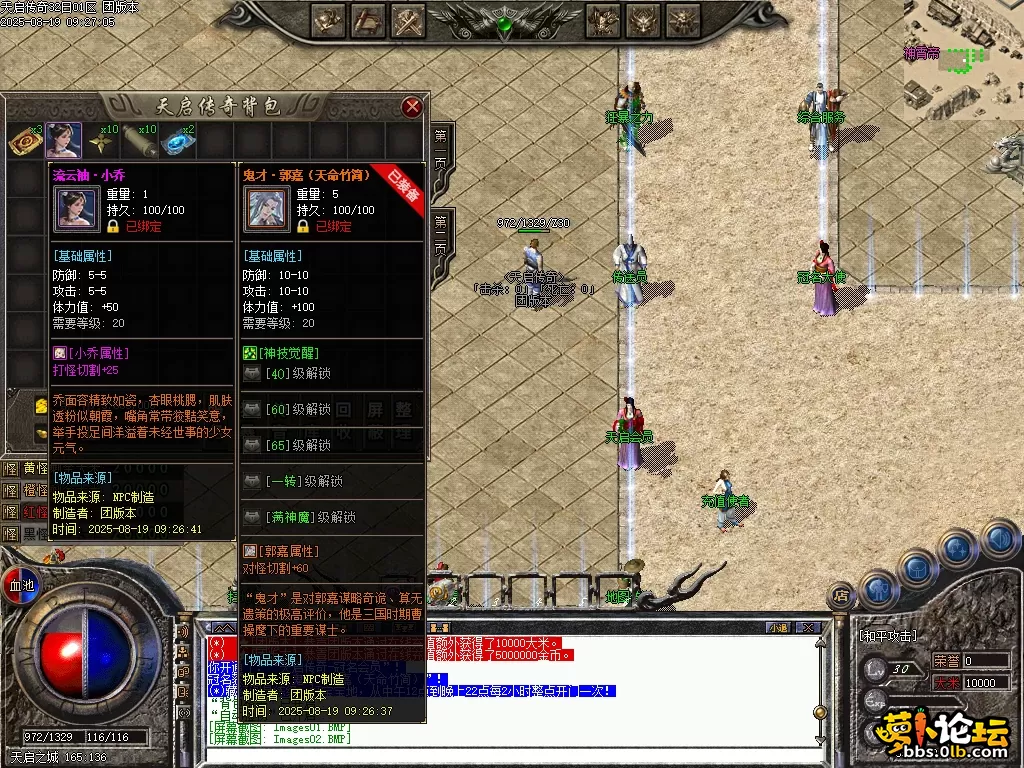Select the red-gold book item with x3 count
Viewport: 1024px width, 768px height.
(24, 141)
